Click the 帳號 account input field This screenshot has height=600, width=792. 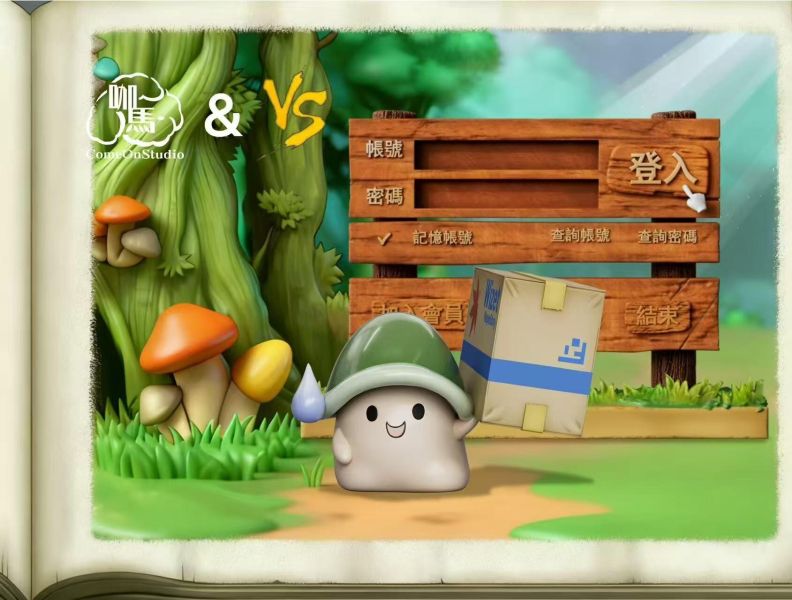[506, 155]
